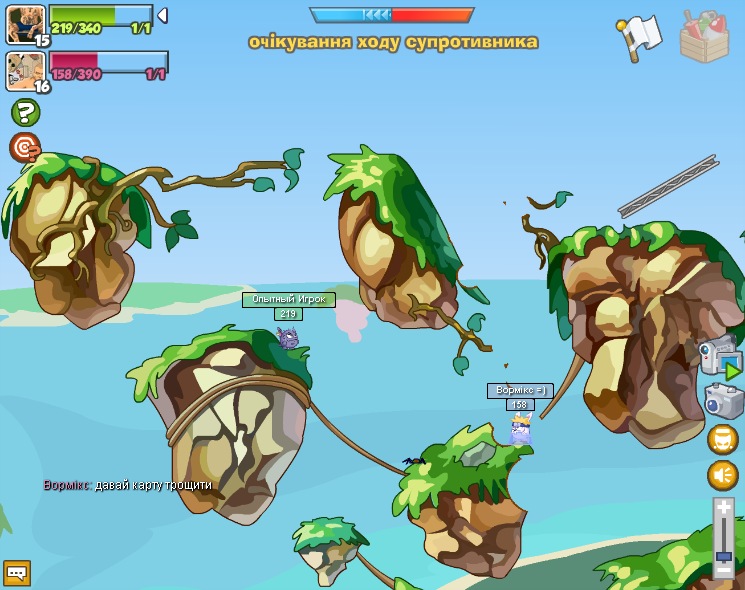Click the orange face emote button
This screenshot has width=745, height=590.
[x=723, y=440]
